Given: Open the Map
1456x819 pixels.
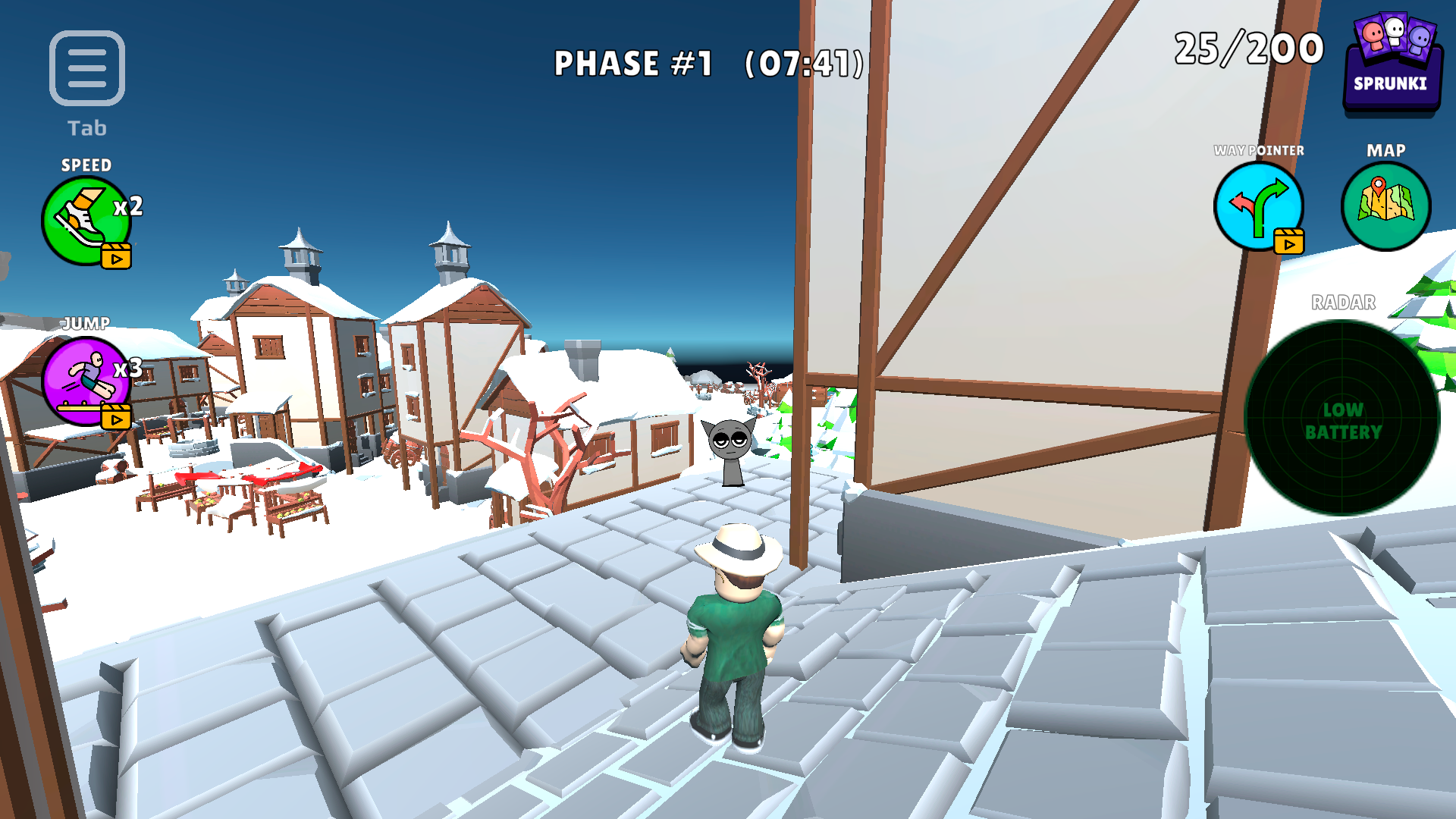Looking at the screenshot, I should pos(1385,205).
